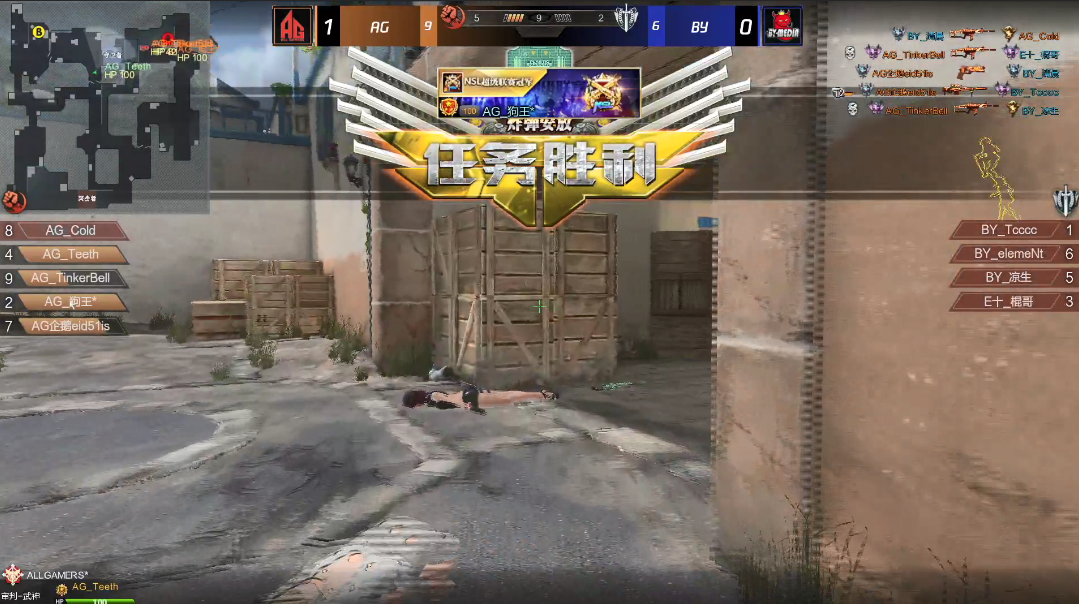
Task: Click the BY-Media team logo
Action: [x=783, y=27]
